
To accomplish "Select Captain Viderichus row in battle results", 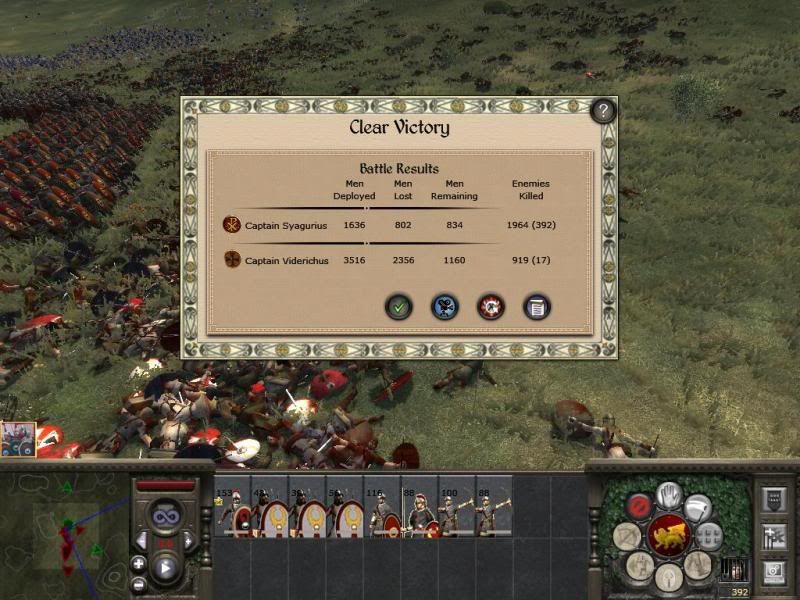I will point(287,261).
